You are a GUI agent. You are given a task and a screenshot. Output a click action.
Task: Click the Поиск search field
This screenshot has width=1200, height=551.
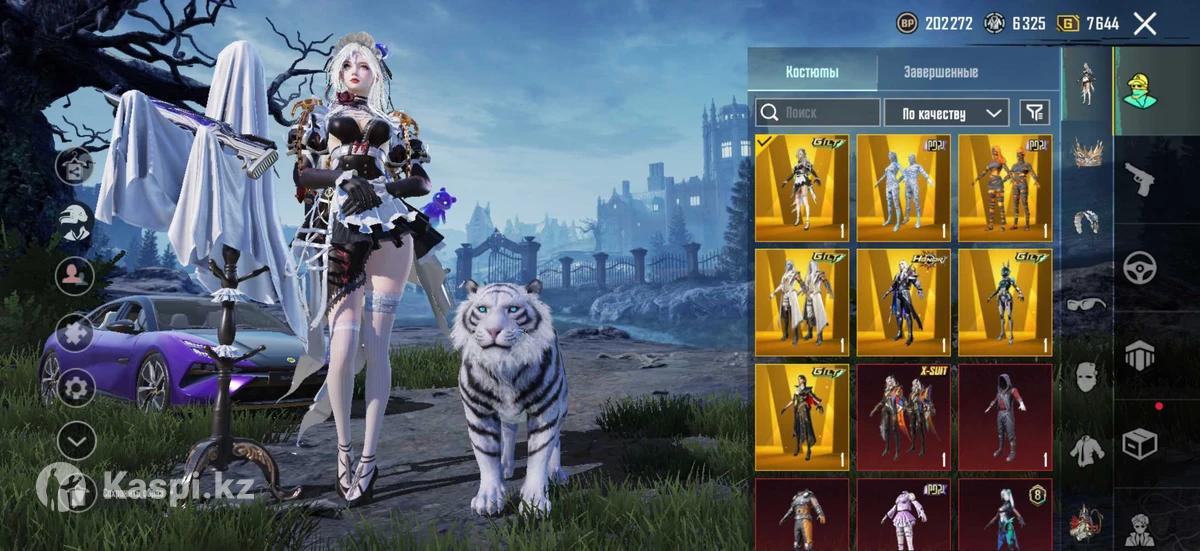(818, 113)
